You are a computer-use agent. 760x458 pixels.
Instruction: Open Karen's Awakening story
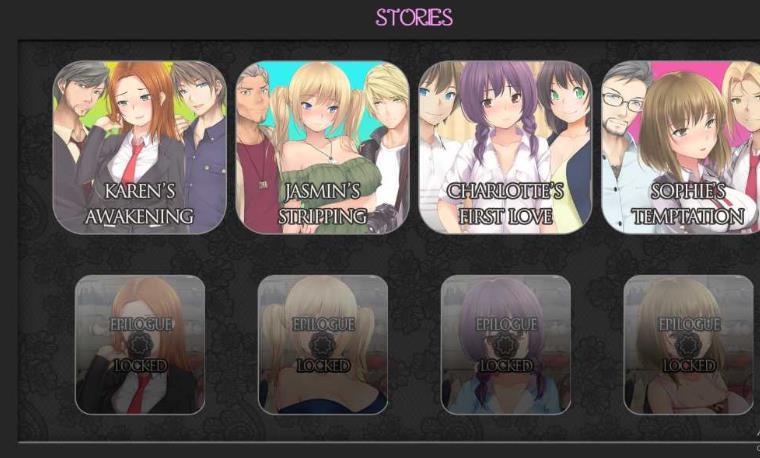140,147
